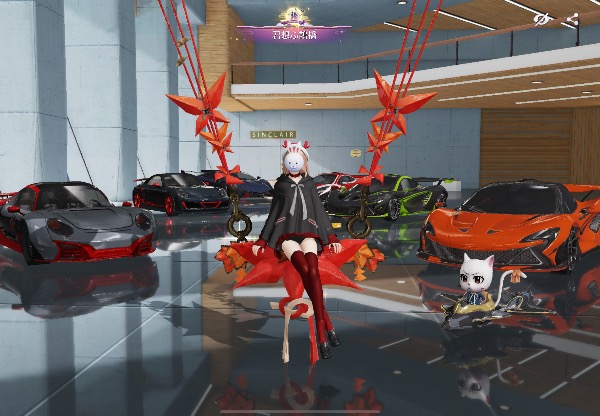Toggle the hide-interface eye icon

coord(542,19)
